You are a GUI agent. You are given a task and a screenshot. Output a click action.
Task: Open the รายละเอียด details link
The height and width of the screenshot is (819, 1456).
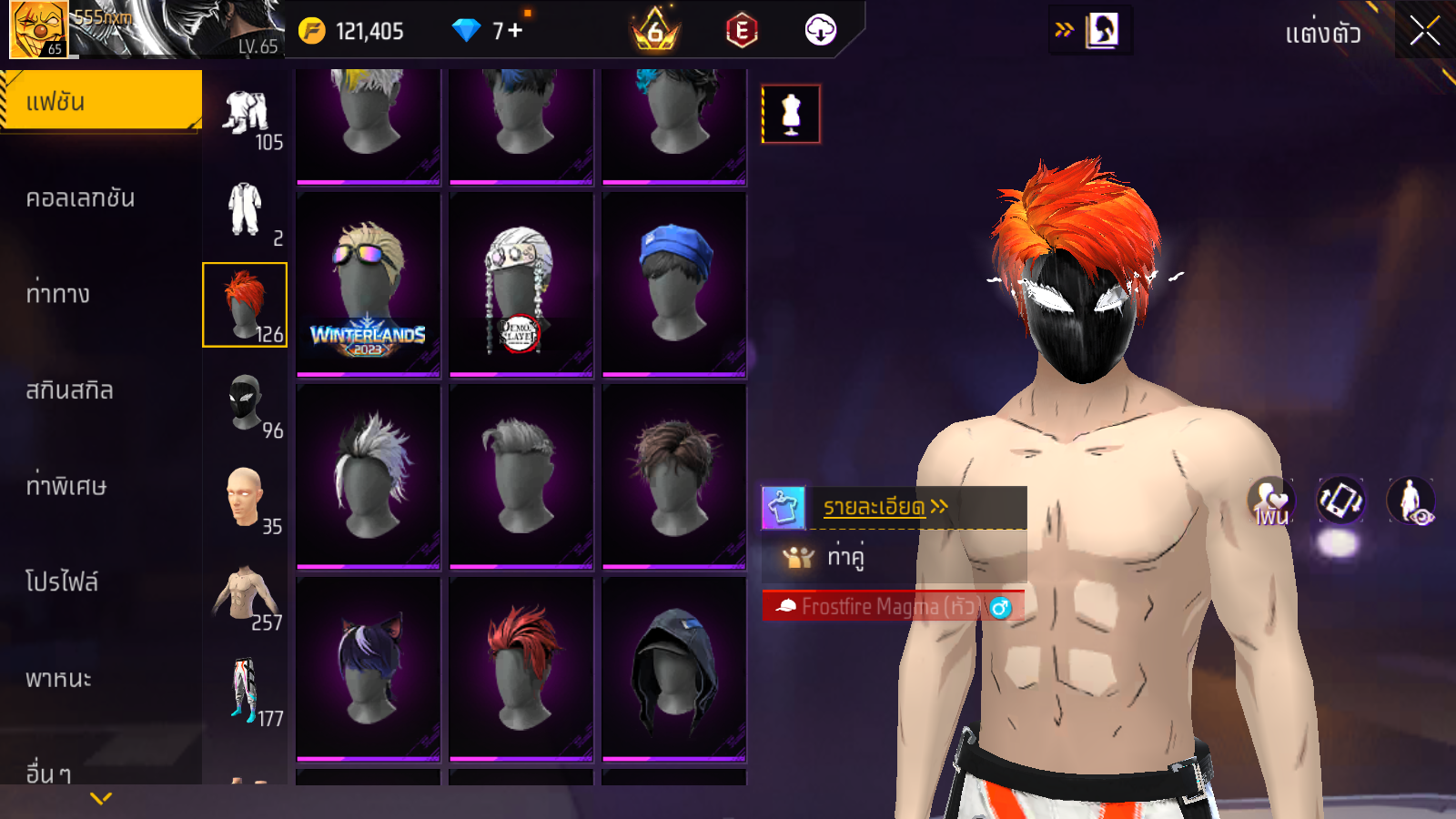point(885,507)
